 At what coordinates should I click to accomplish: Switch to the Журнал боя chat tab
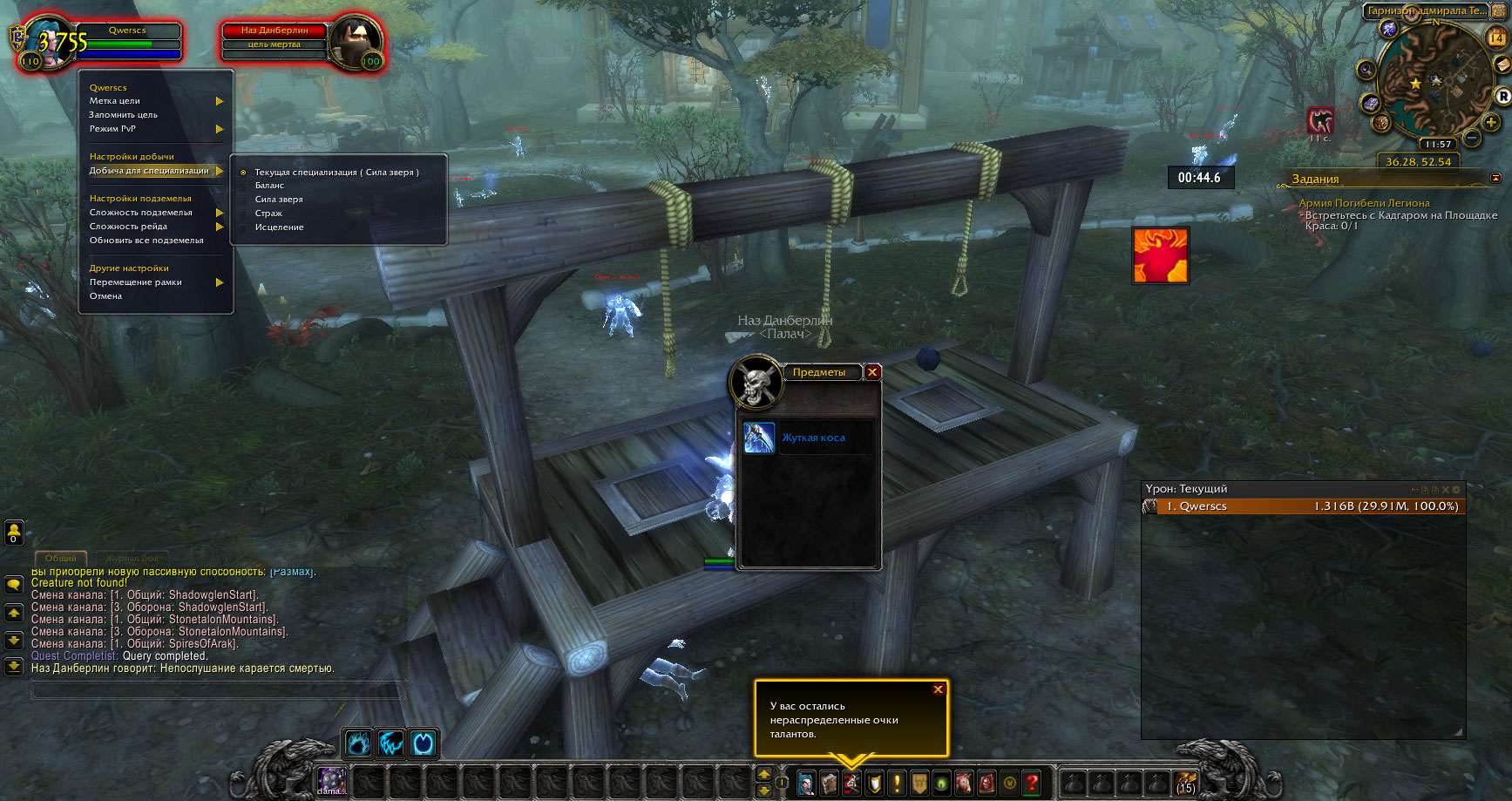[132, 558]
